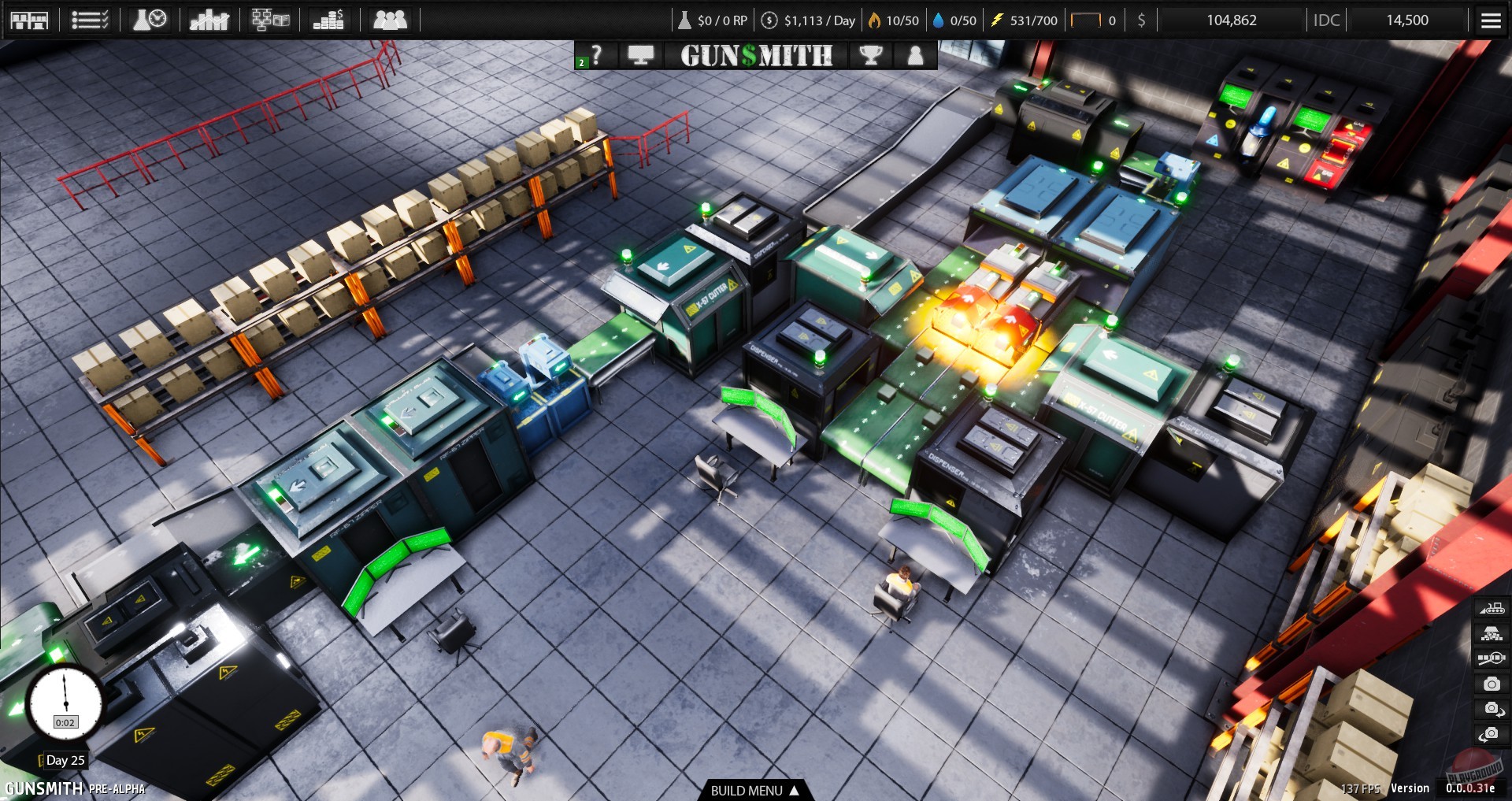Open the staff management panel
This screenshot has height=801, width=1512.
point(391,20)
